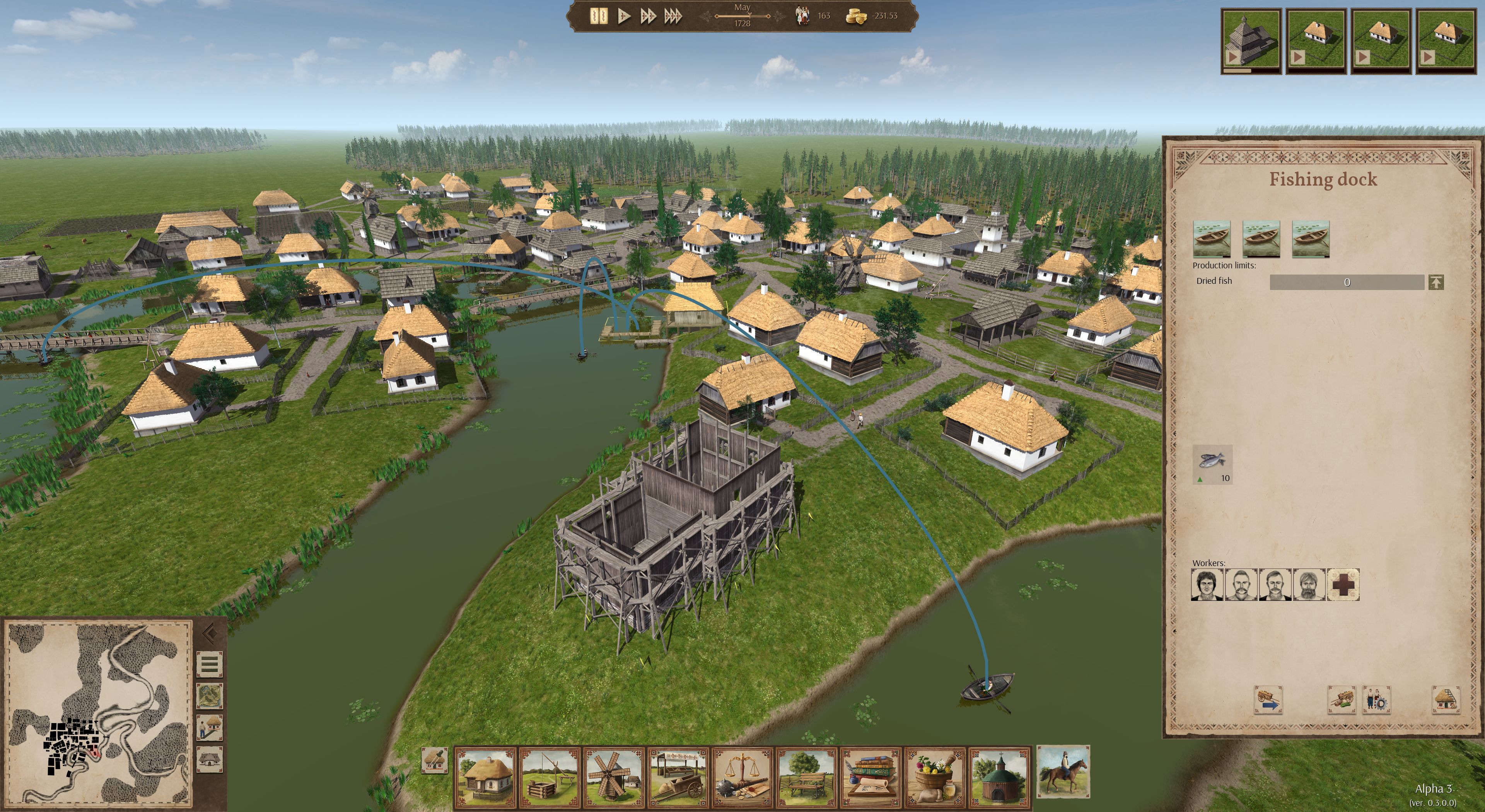Open the world map icon beside the minimap
Viewport: 1485px width, 812px height.
point(210,696)
